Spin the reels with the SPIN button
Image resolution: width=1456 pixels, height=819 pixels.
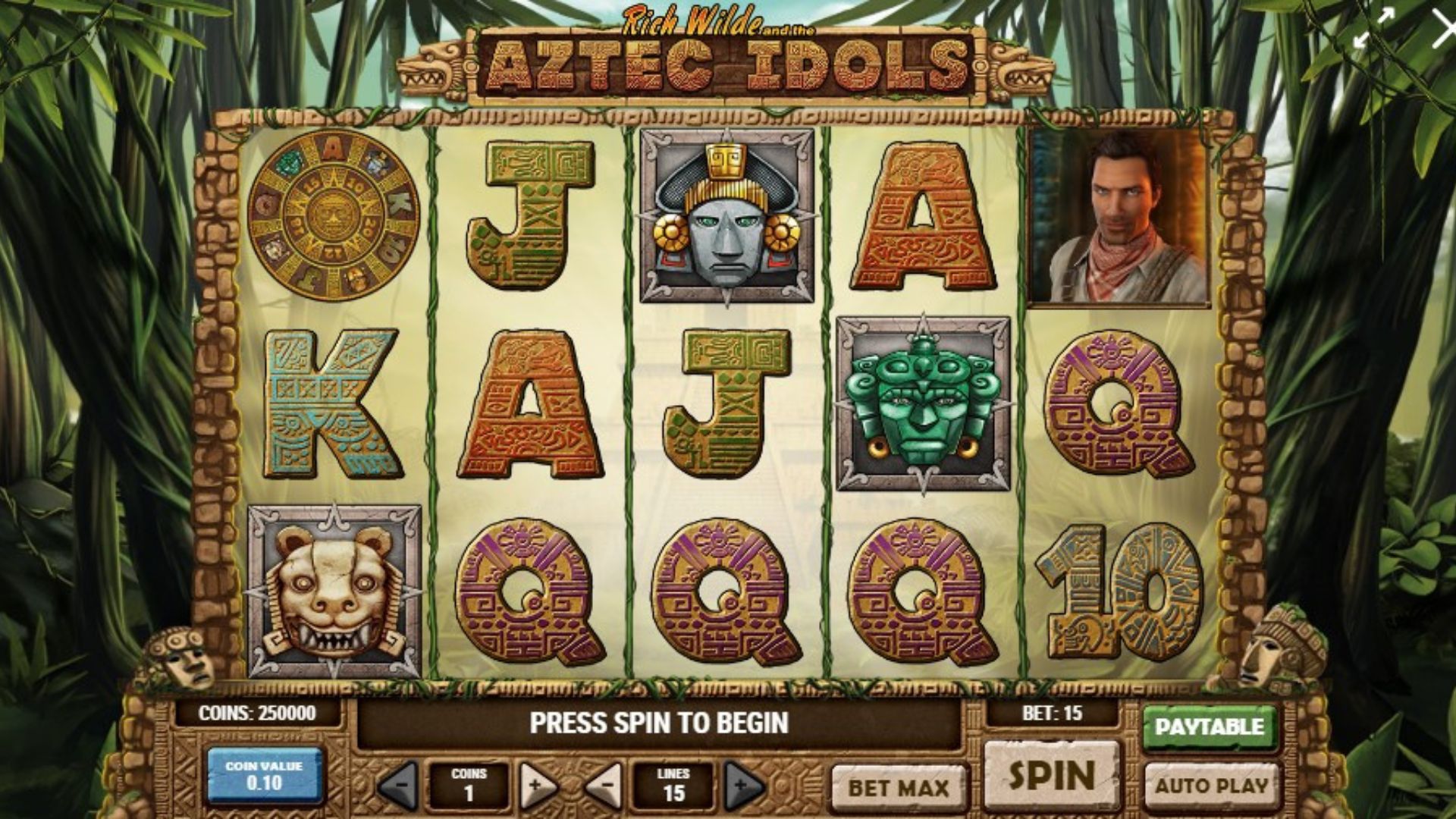pos(1052,775)
